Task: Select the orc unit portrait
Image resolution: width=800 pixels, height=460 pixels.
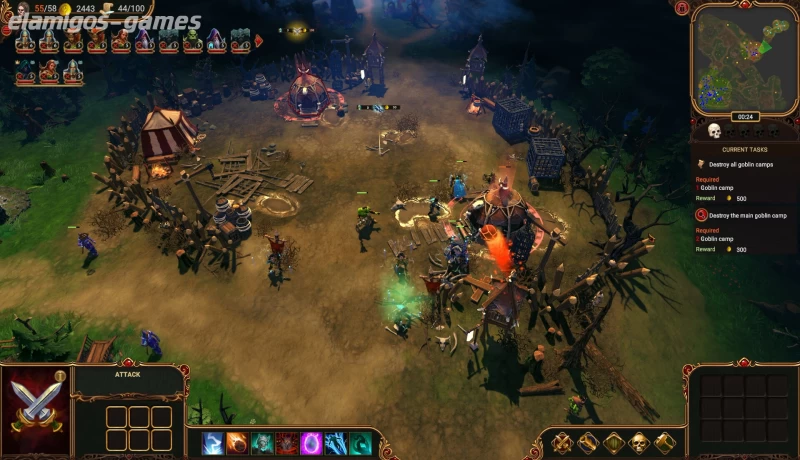Action: [x=192, y=41]
